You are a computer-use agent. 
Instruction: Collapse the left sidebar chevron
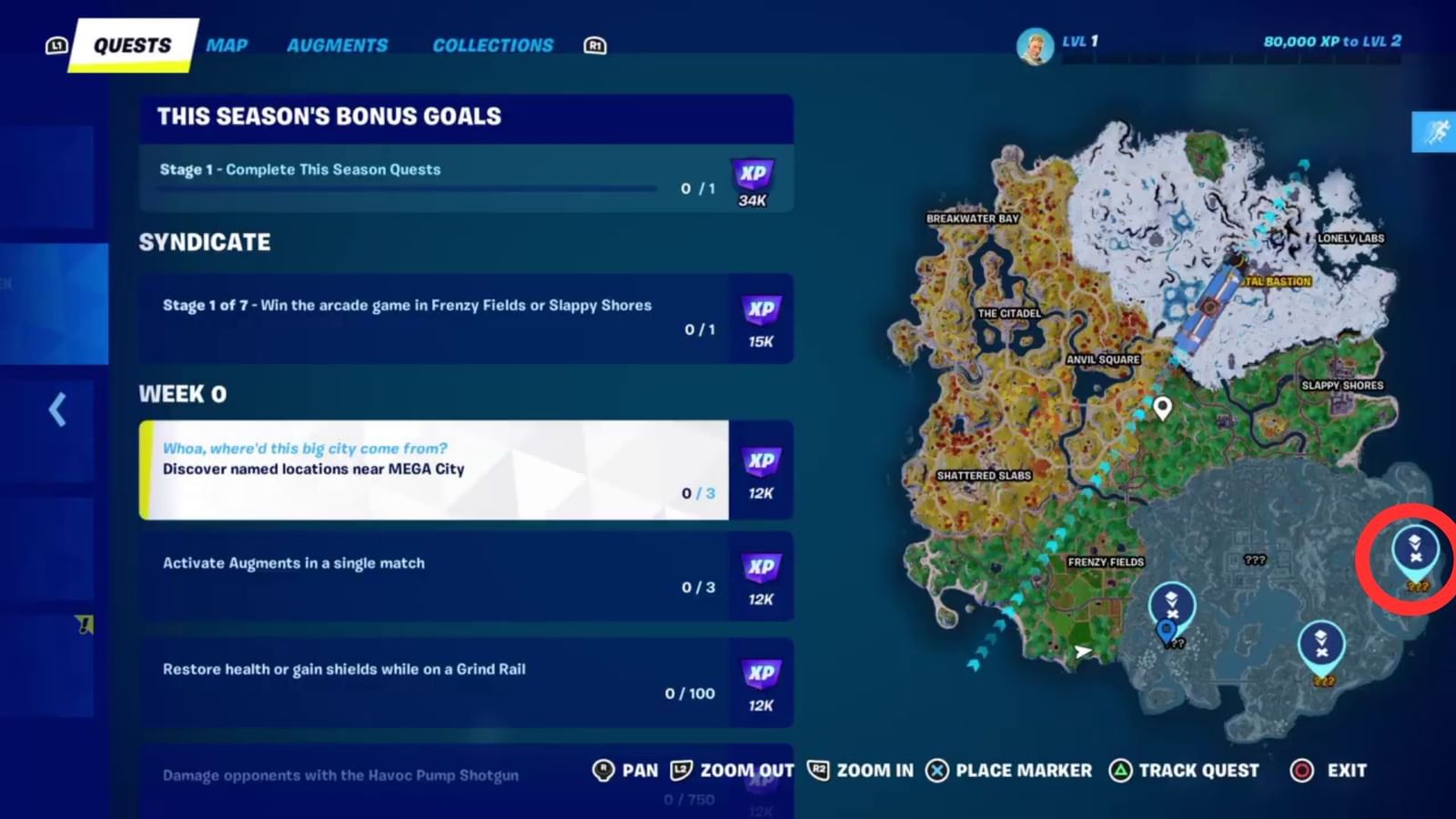[58, 410]
